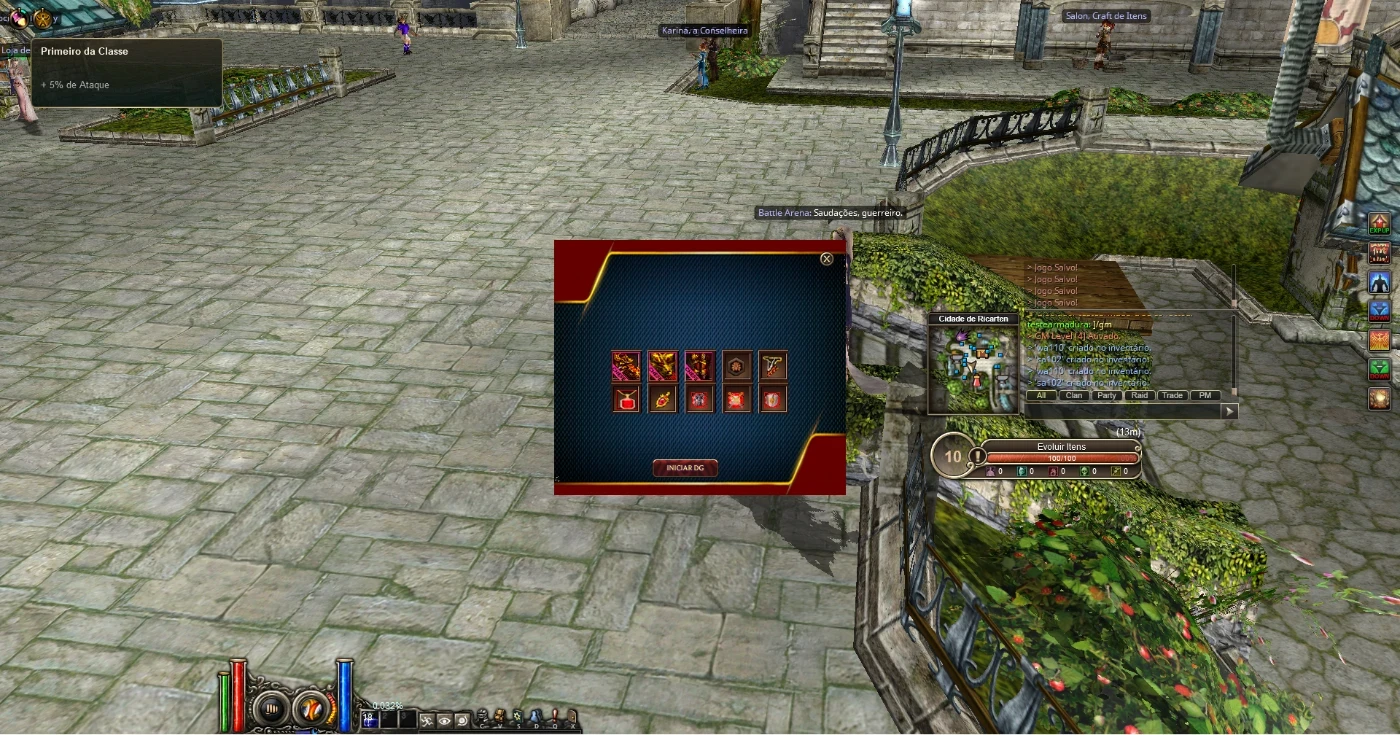Select the red gem amulet reward slot
The image size is (1400, 735).
(x=661, y=400)
